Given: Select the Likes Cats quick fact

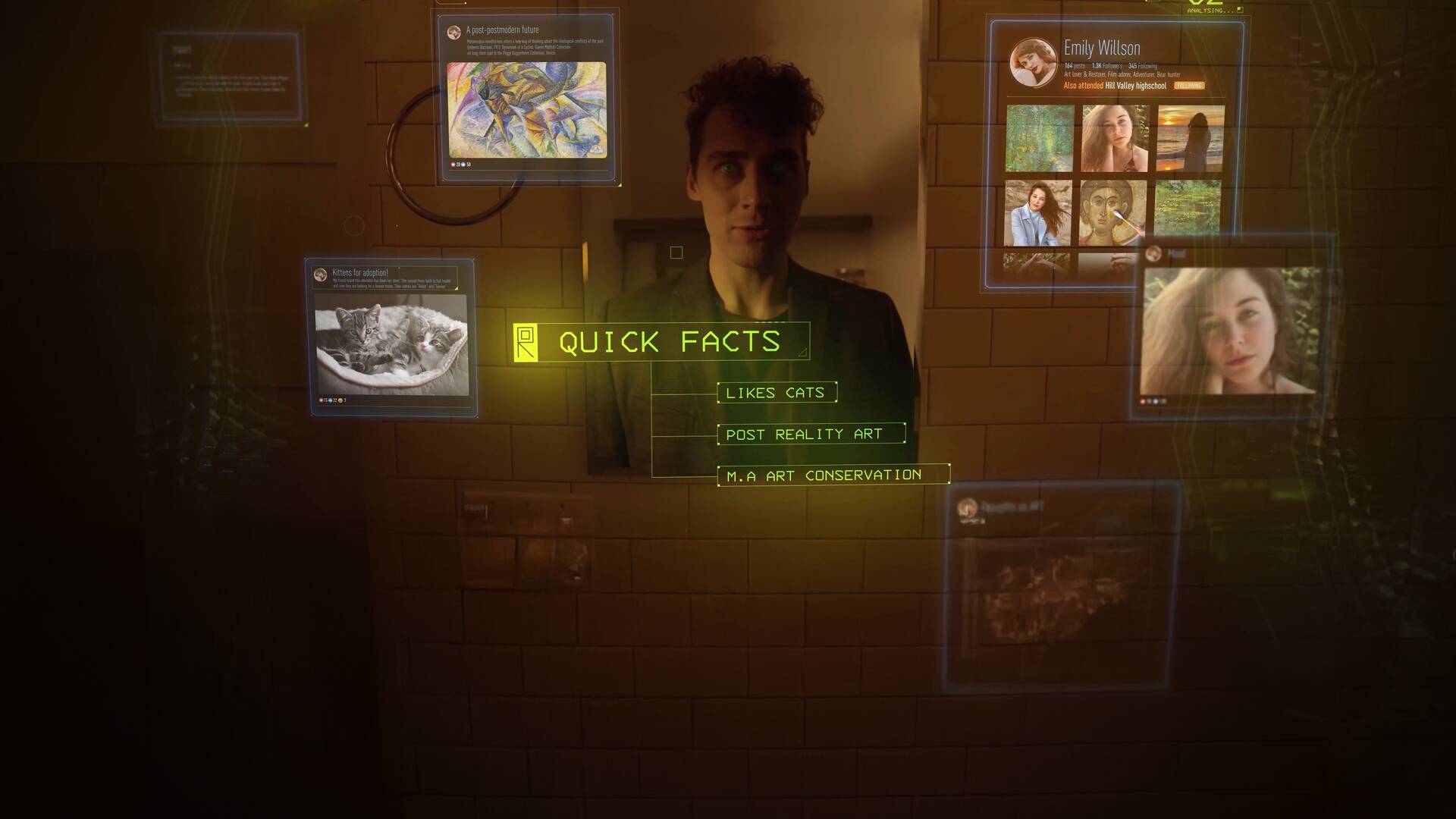Looking at the screenshot, I should pos(777,392).
